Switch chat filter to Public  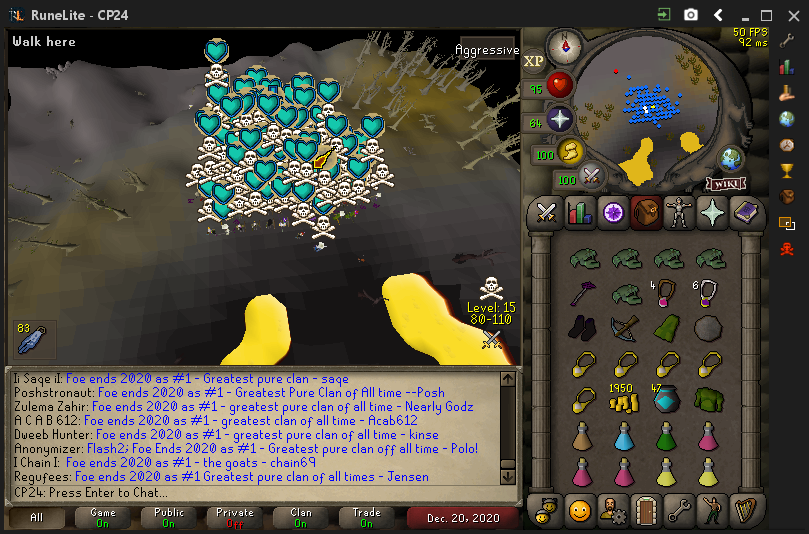[169, 517]
